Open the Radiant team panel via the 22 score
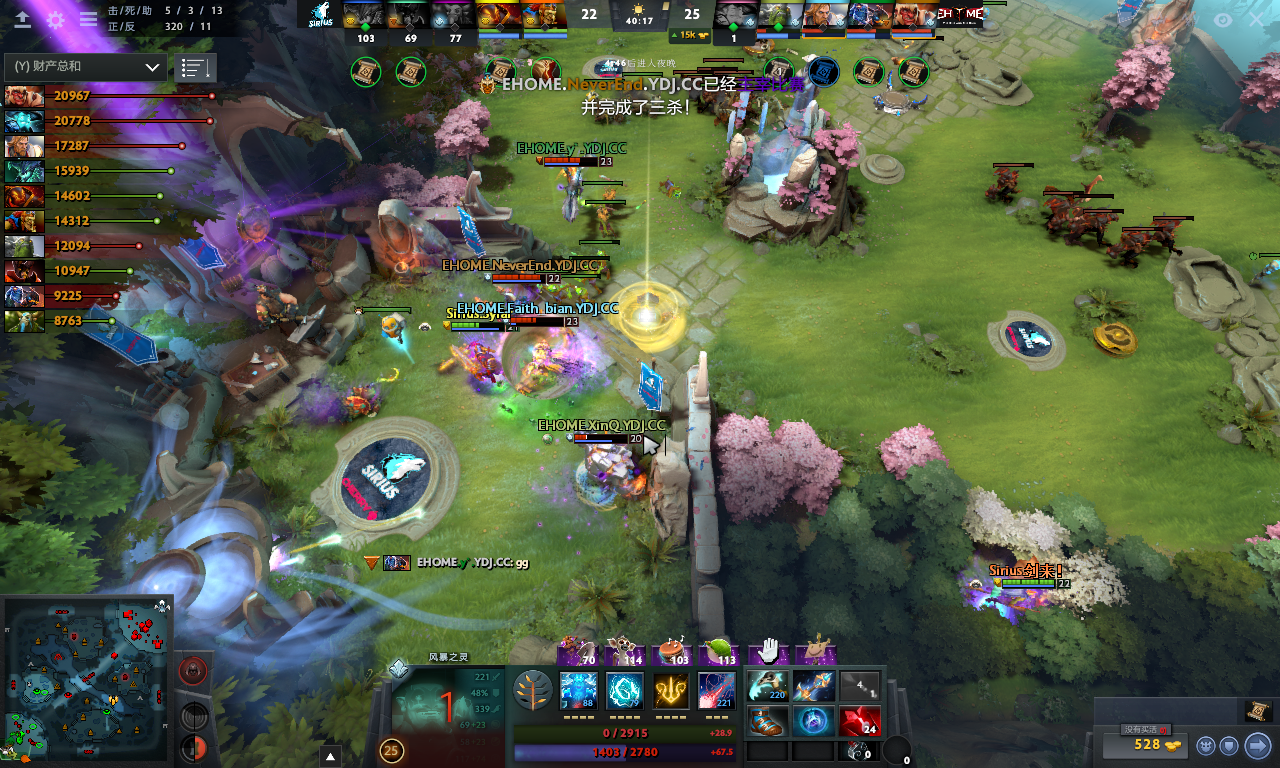 [x=588, y=16]
